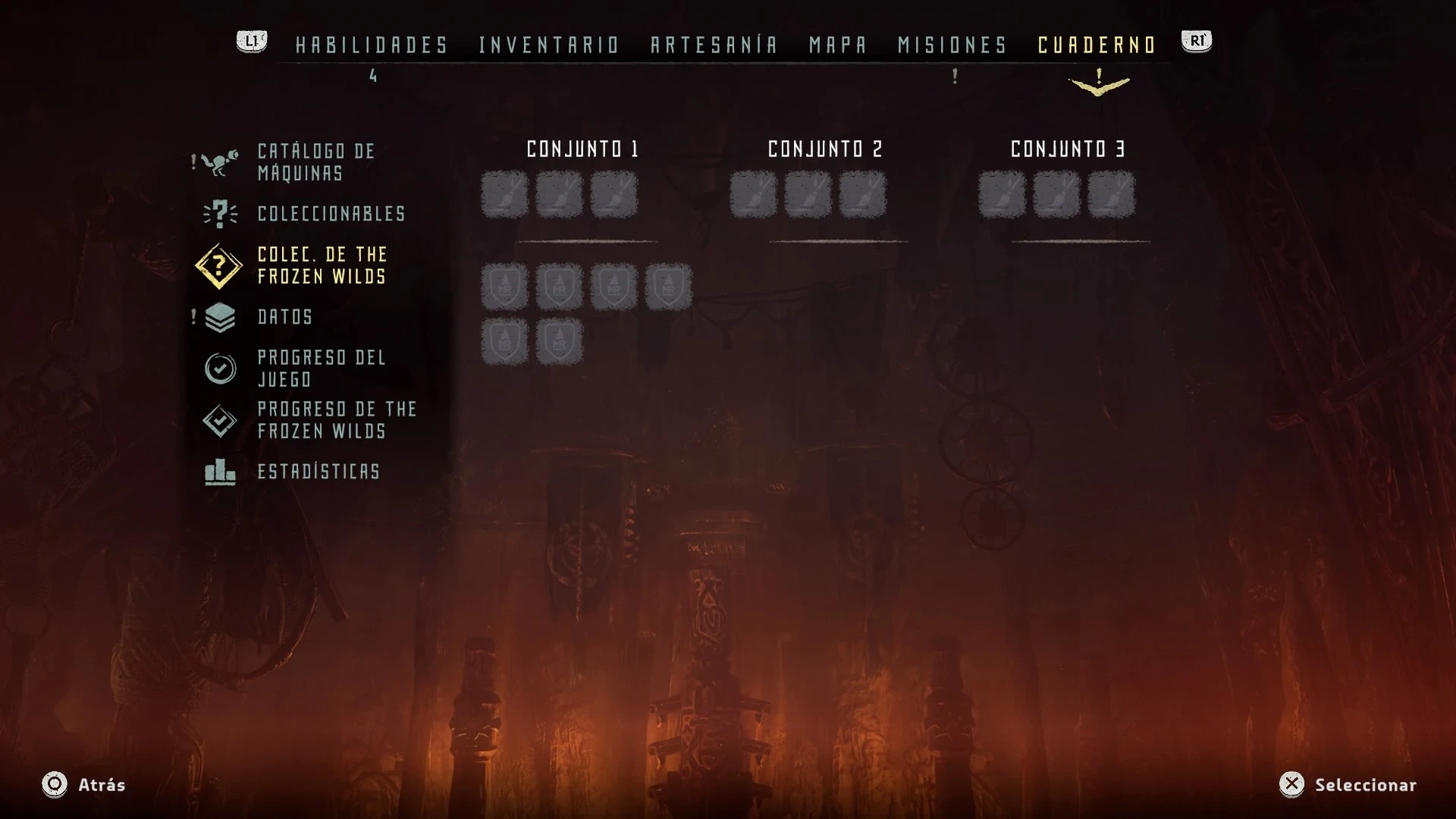Select Colec. de The Frozen Wilds
The height and width of the screenshot is (819, 1456).
coord(322,265)
